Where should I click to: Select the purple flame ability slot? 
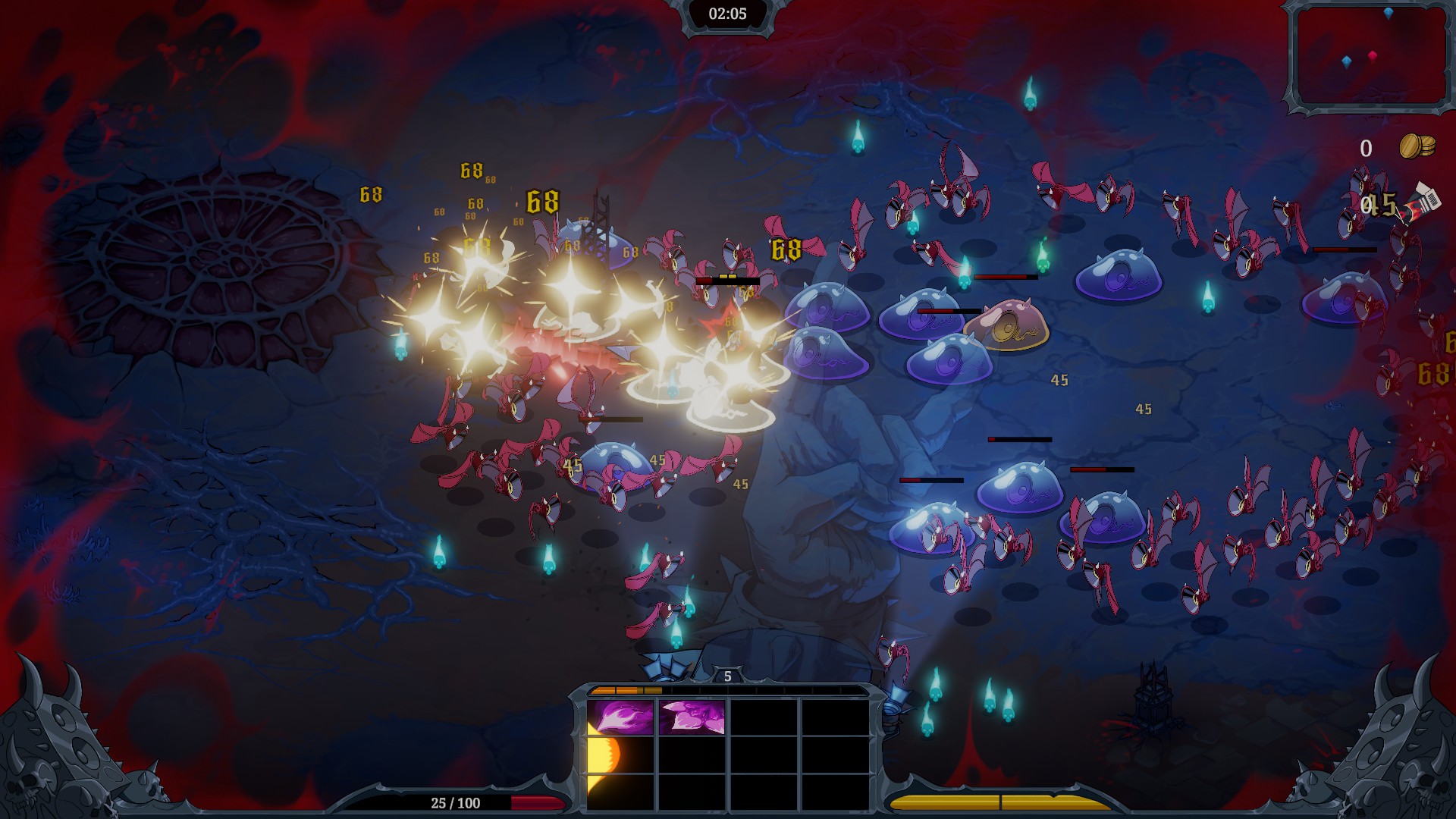[x=620, y=717]
